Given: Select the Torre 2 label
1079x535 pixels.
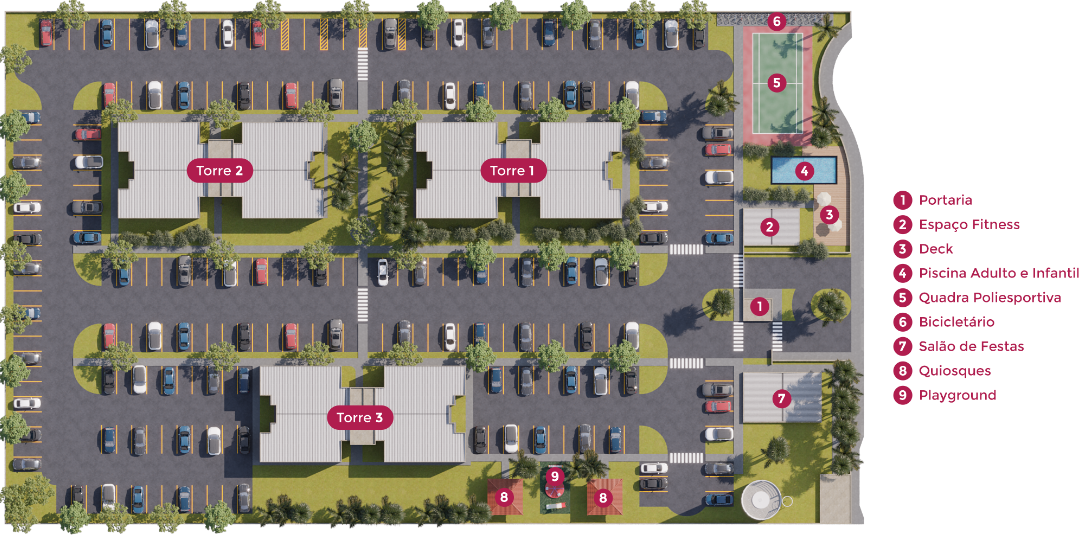Looking at the screenshot, I should click(x=220, y=171).
